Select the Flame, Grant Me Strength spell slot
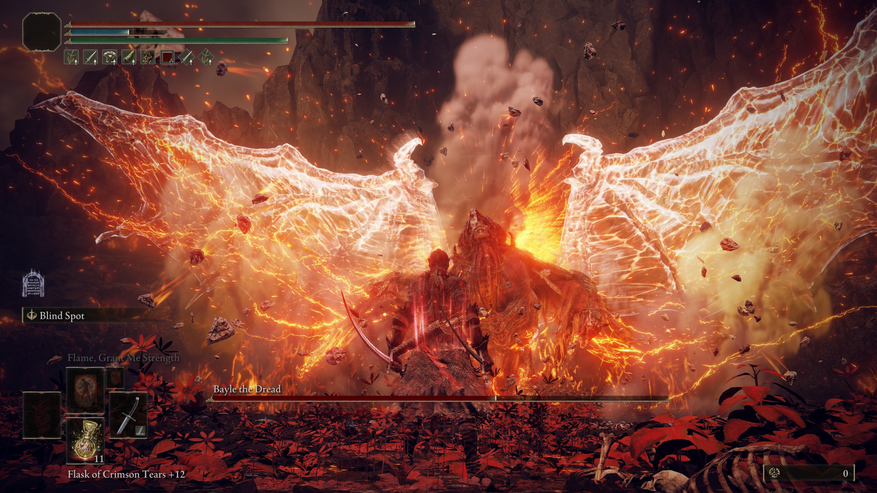 tap(85, 387)
